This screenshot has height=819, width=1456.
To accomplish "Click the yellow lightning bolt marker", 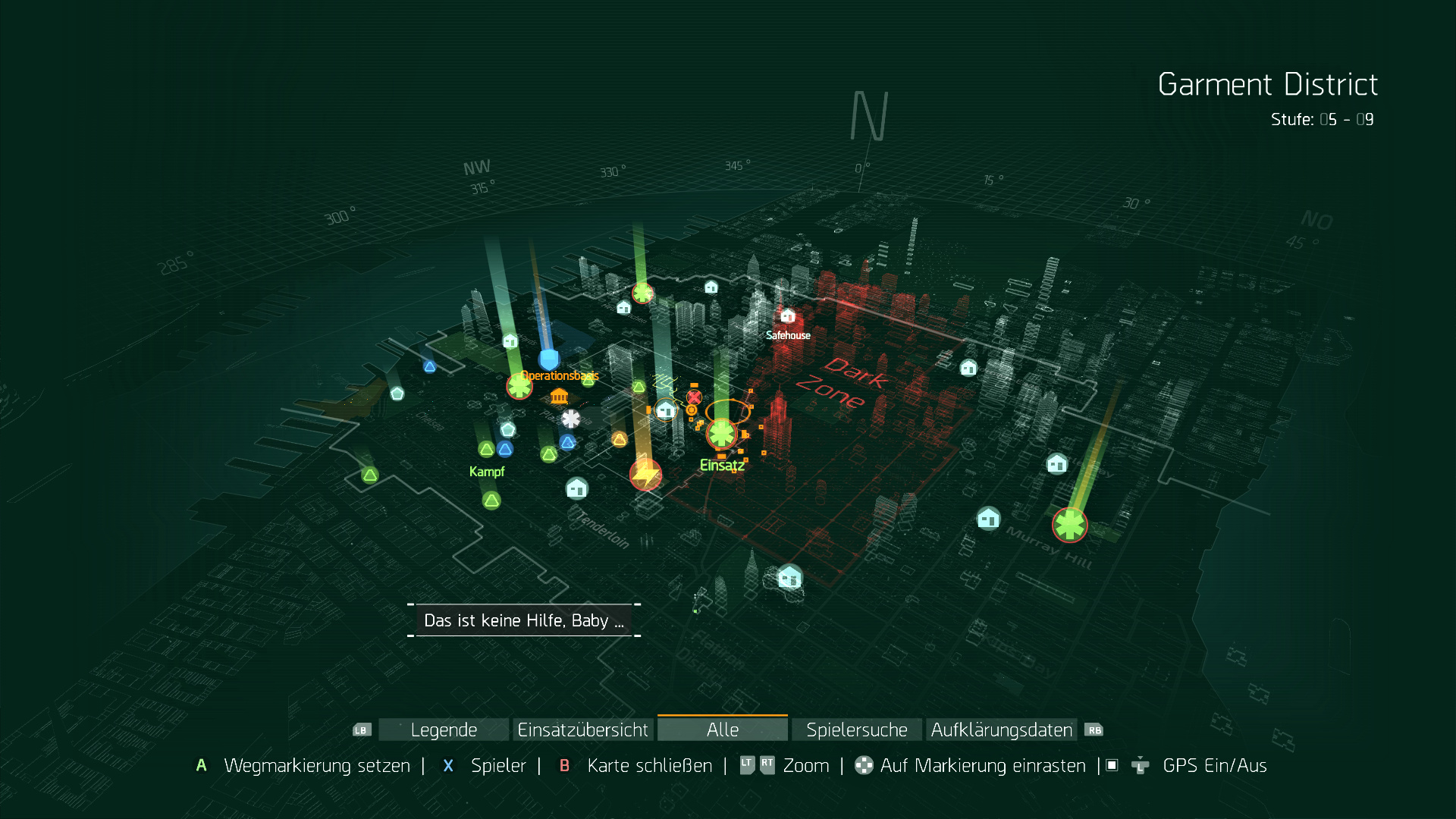I will [x=646, y=475].
